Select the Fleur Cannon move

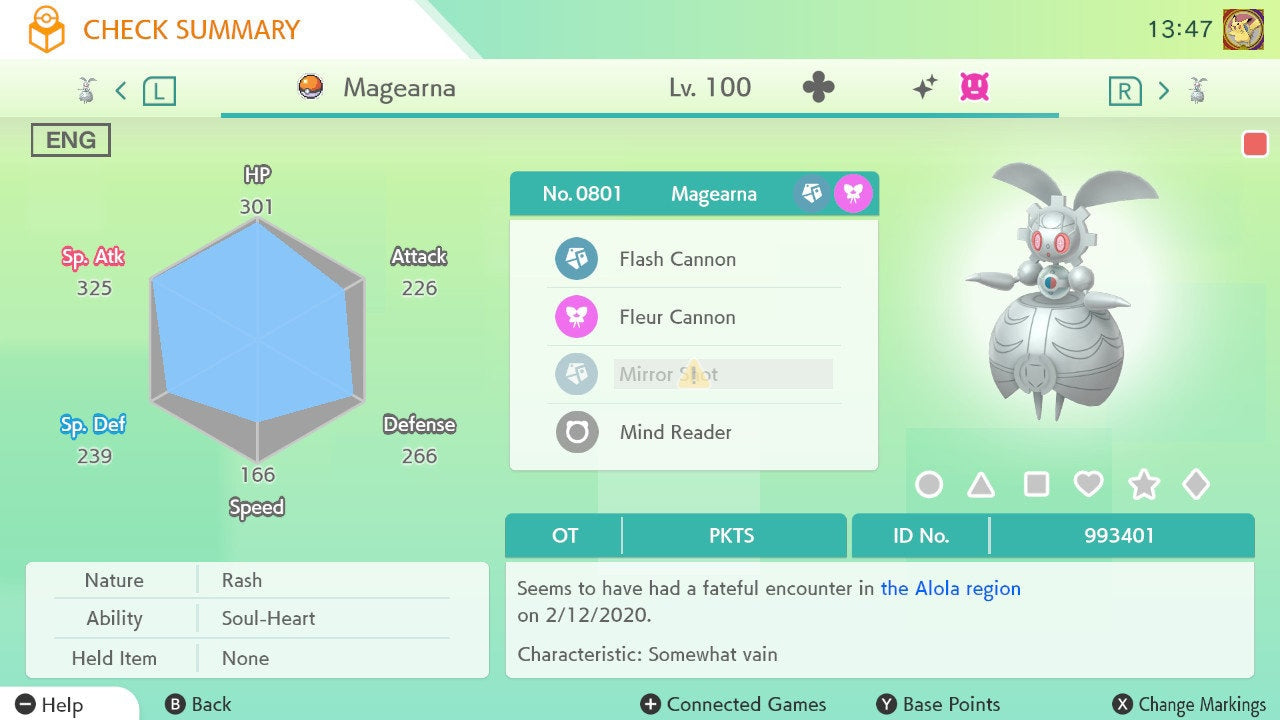[x=677, y=317]
